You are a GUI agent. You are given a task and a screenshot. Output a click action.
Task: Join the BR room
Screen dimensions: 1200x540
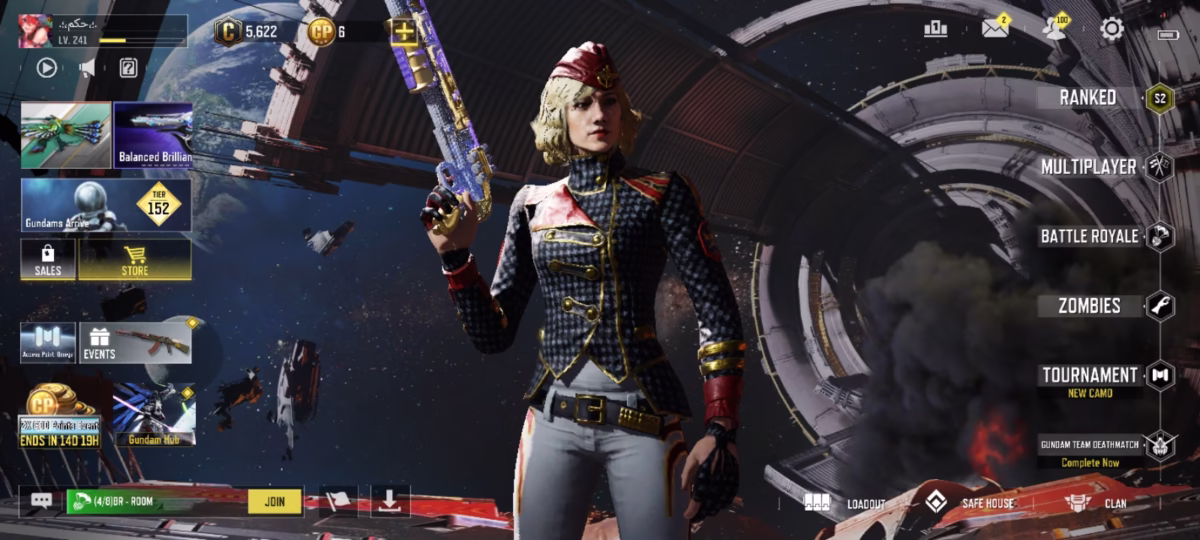[275, 501]
